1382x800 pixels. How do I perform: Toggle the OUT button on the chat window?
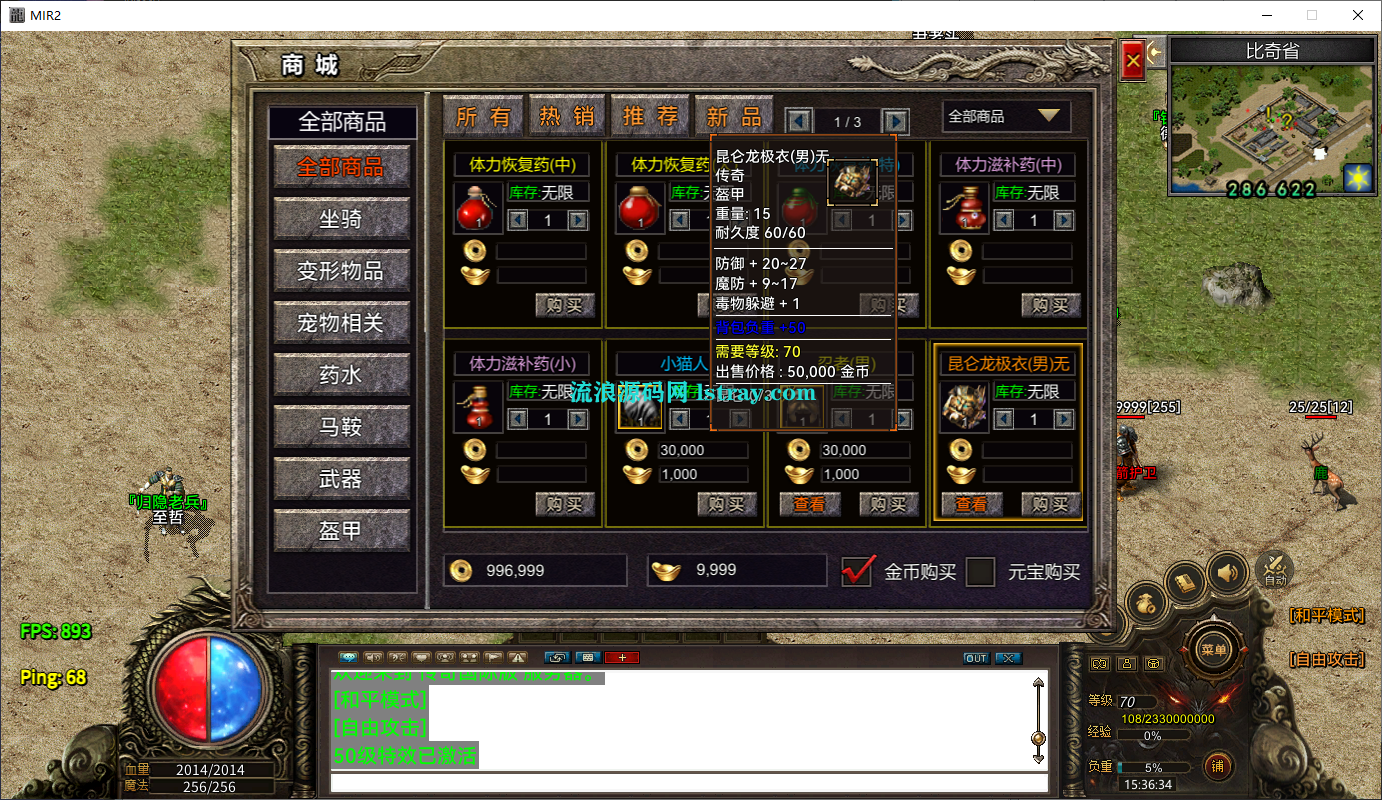click(976, 657)
